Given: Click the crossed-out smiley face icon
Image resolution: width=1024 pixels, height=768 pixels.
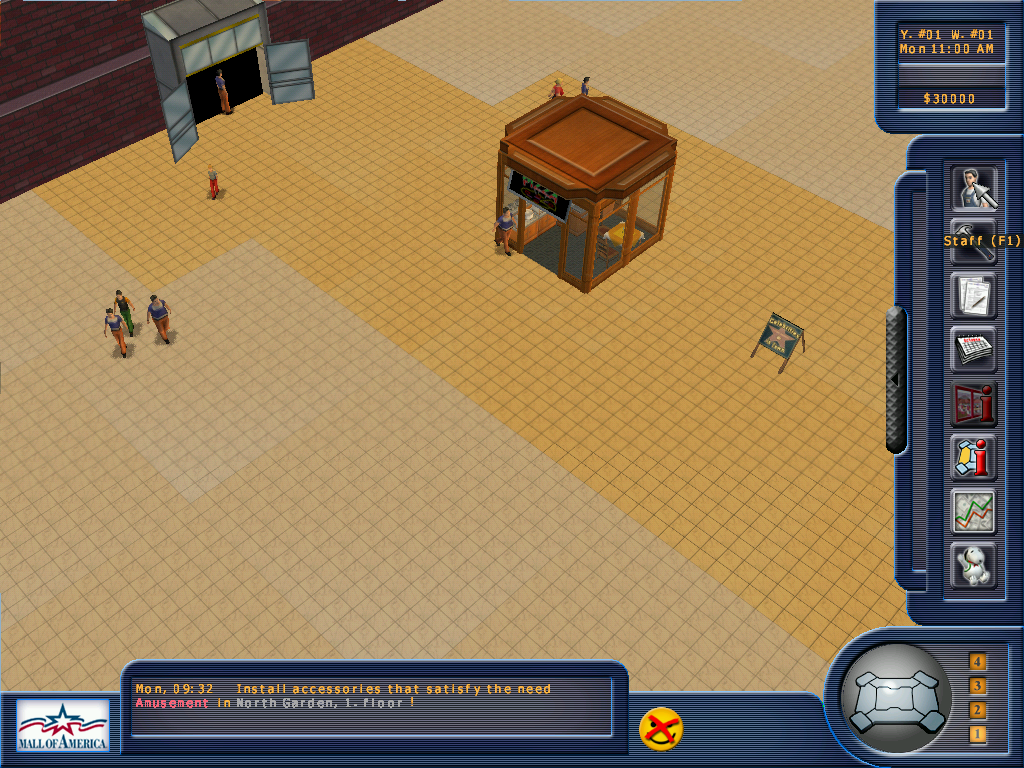Looking at the screenshot, I should 661,729.
